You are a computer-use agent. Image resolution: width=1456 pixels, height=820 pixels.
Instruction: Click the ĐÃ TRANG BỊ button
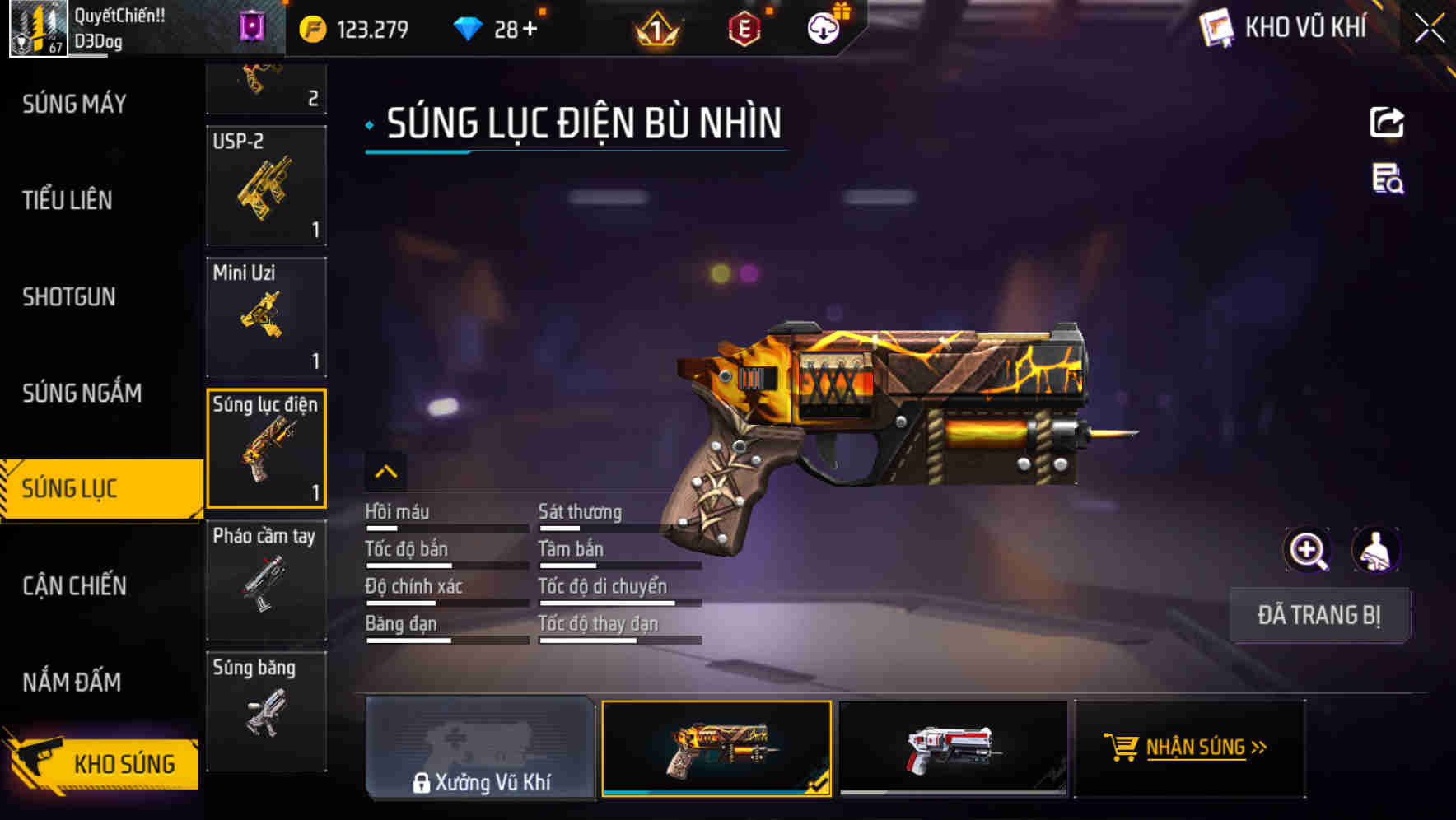[1320, 614]
